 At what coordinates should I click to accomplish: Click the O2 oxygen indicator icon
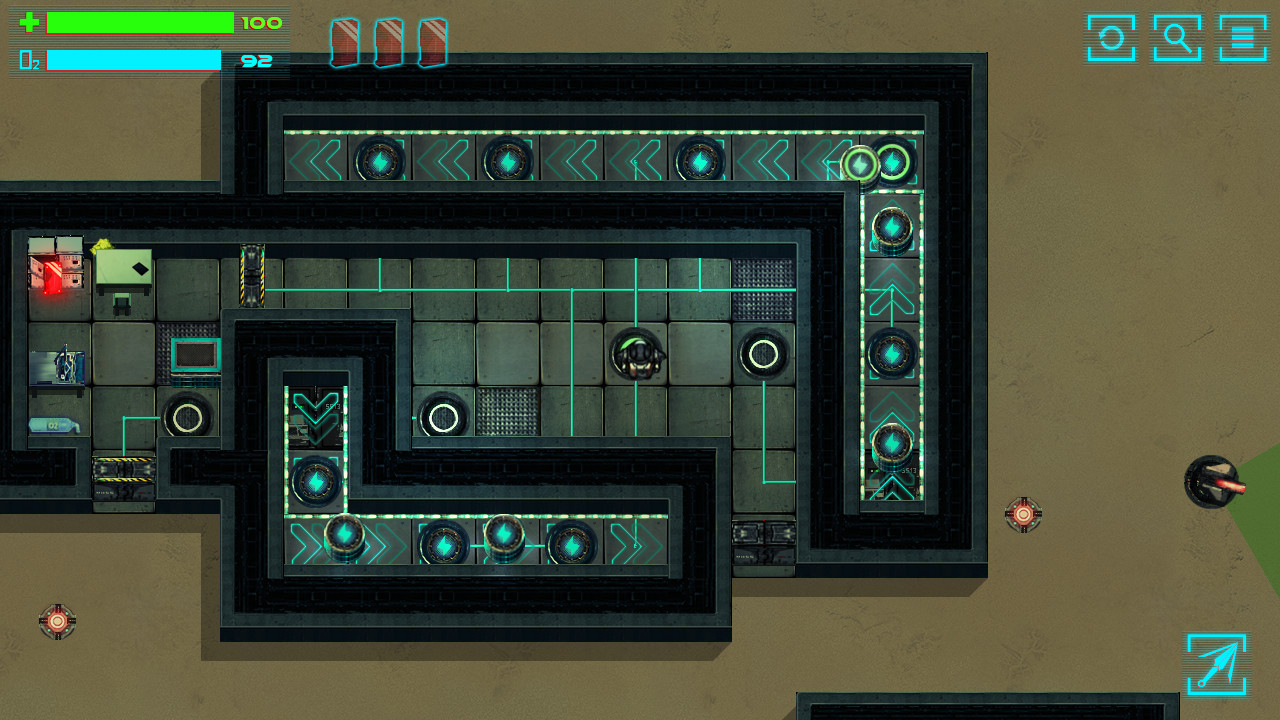[30, 60]
